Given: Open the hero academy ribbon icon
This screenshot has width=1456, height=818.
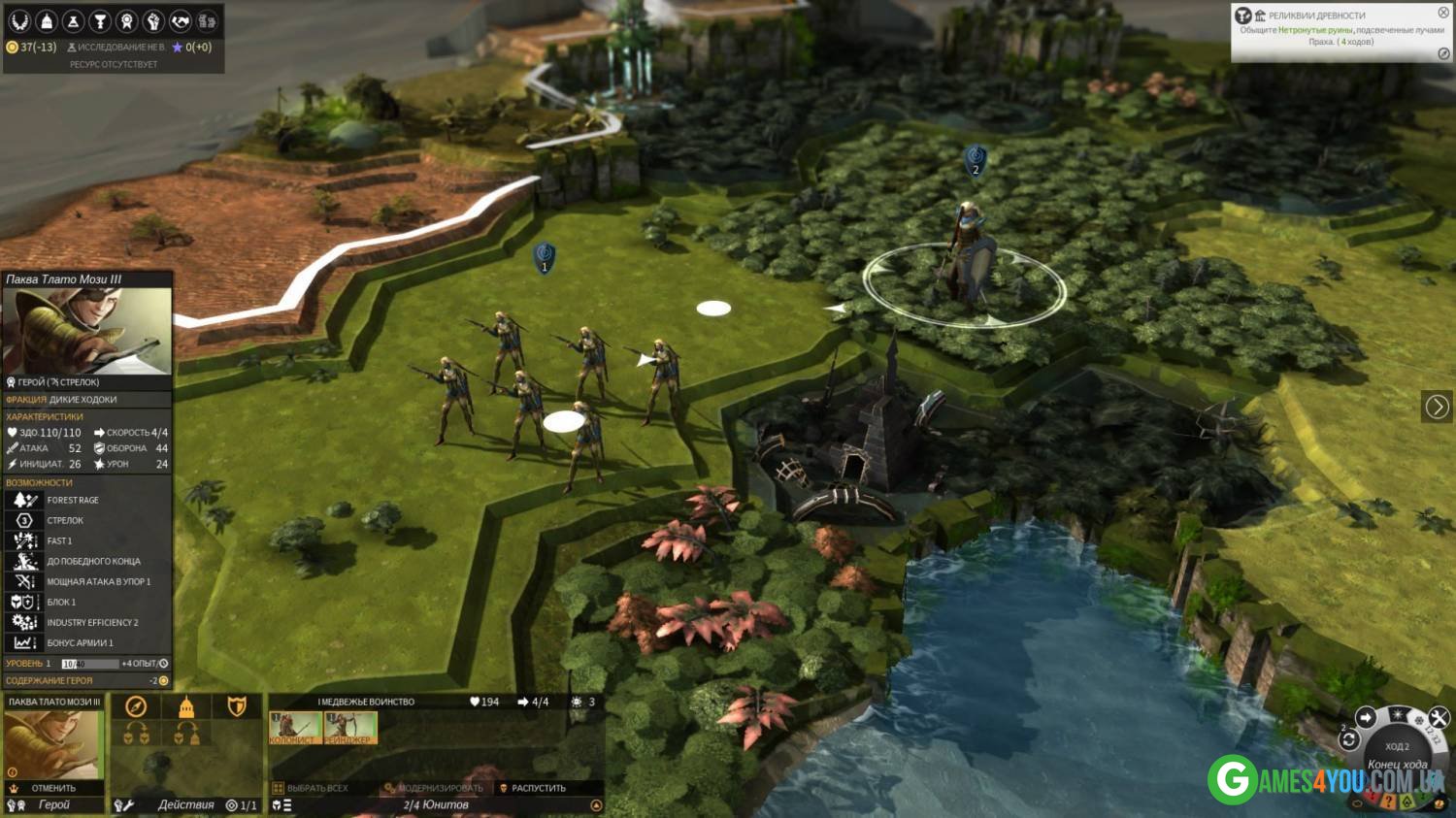Looking at the screenshot, I should (x=126, y=20).
